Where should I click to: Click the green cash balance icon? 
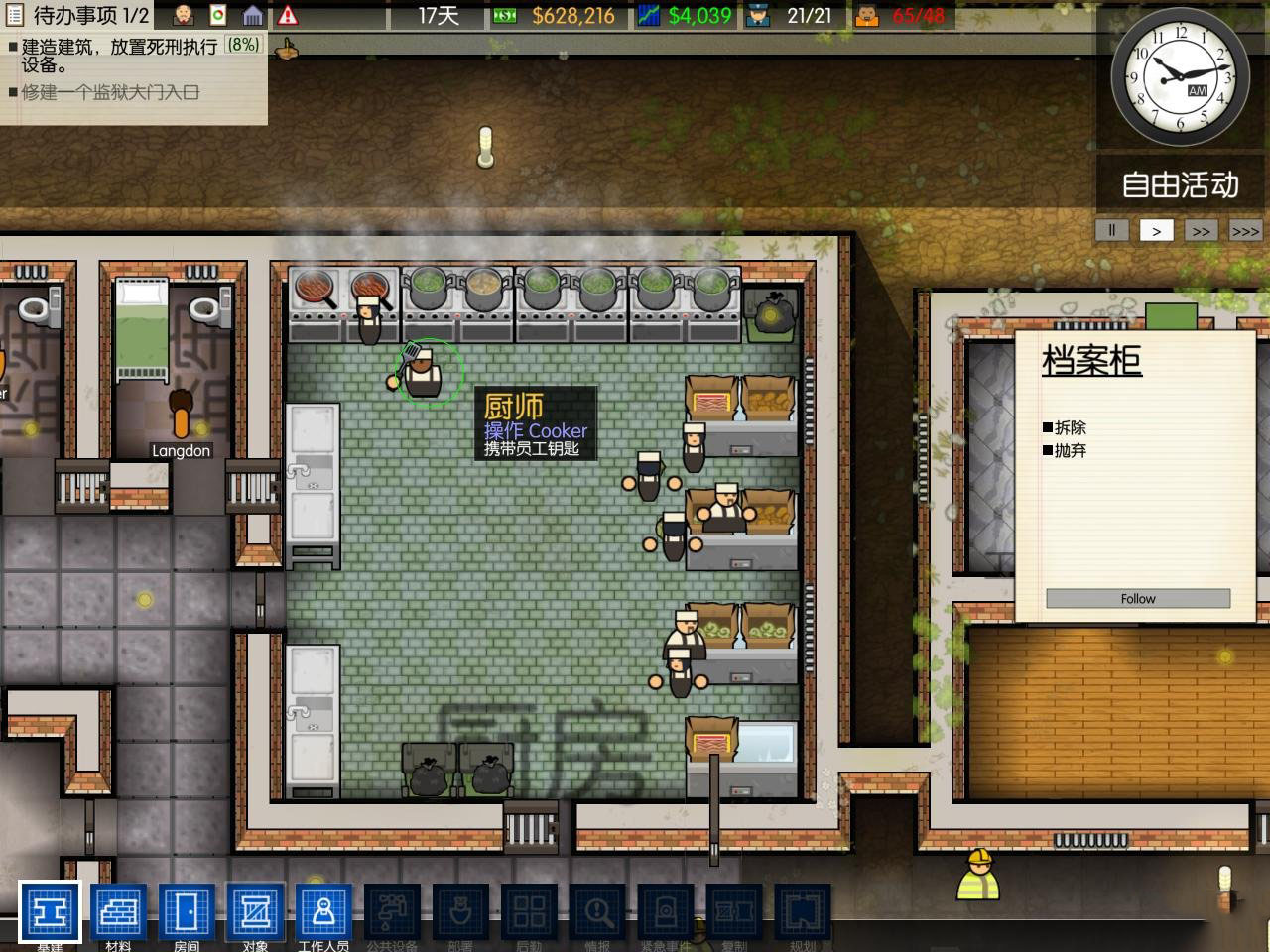coord(504,15)
